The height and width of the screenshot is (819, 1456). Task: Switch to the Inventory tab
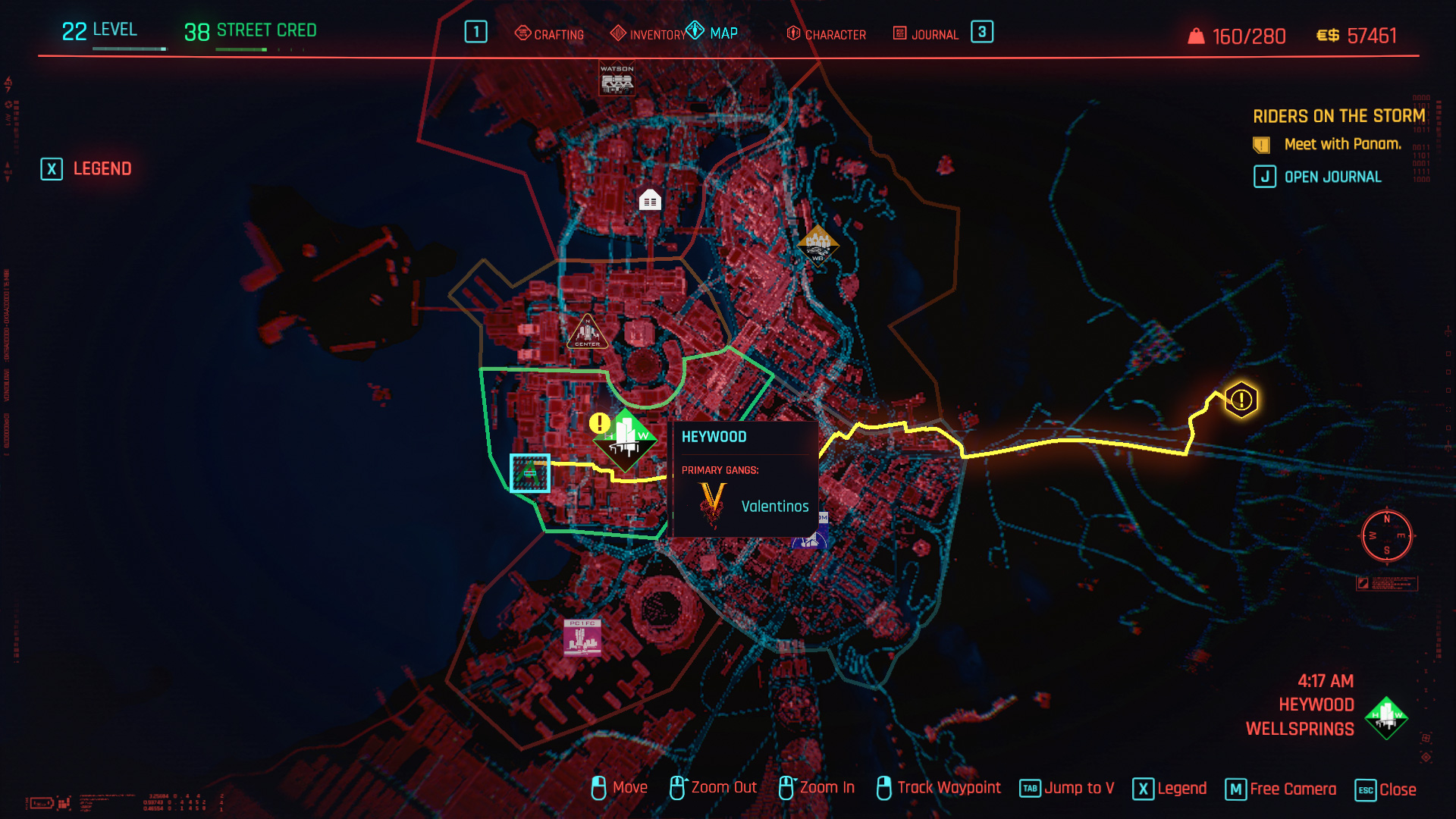tap(648, 33)
